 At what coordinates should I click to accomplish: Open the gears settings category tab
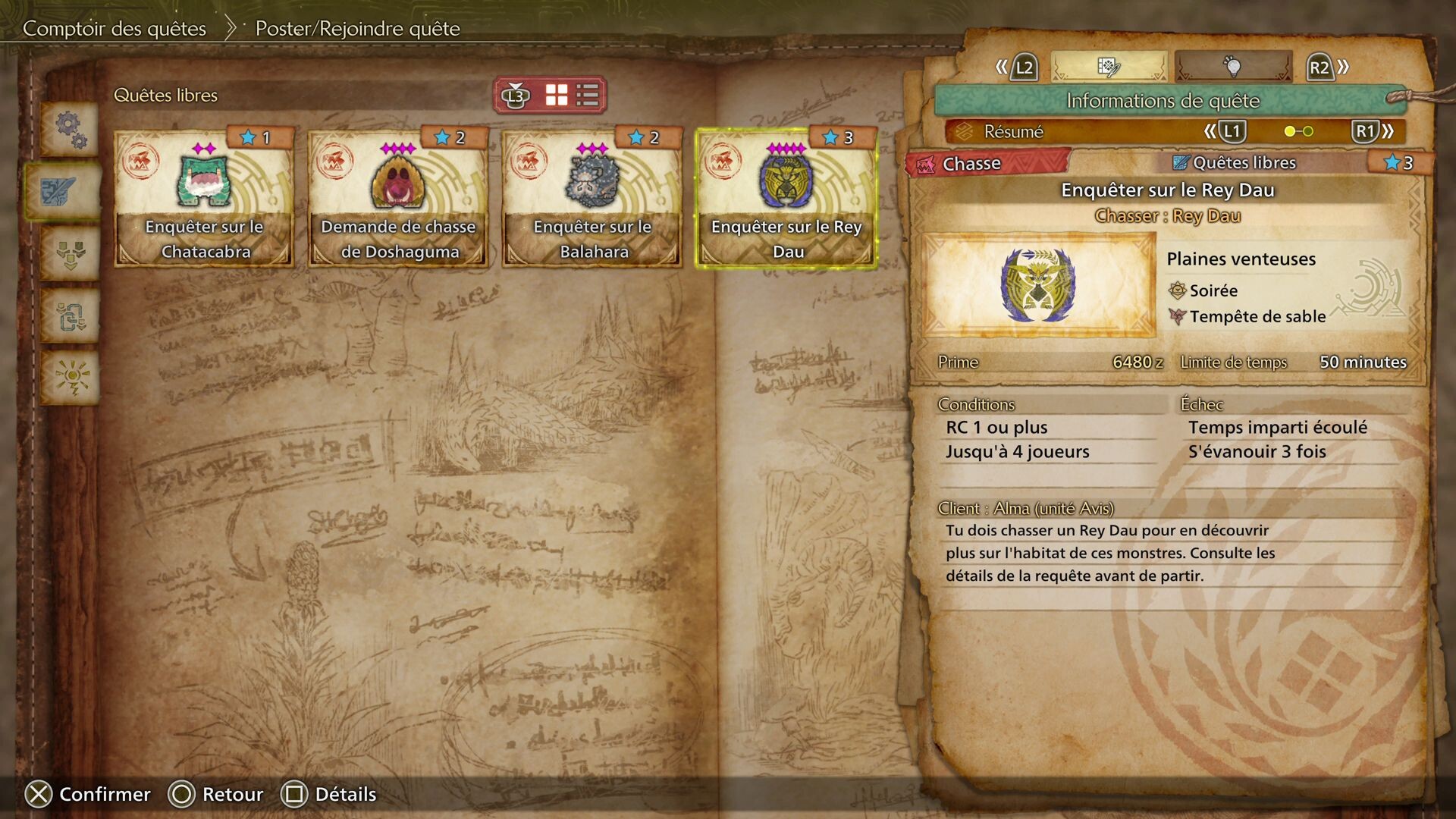[71, 129]
